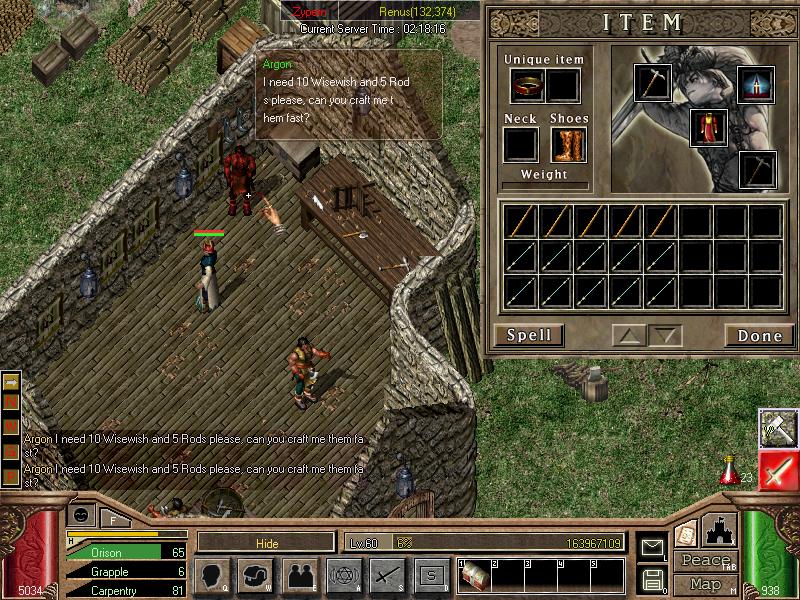Select the boots in the Shoes slot
The width and height of the screenshot is (800, 600).
[568, 145]
